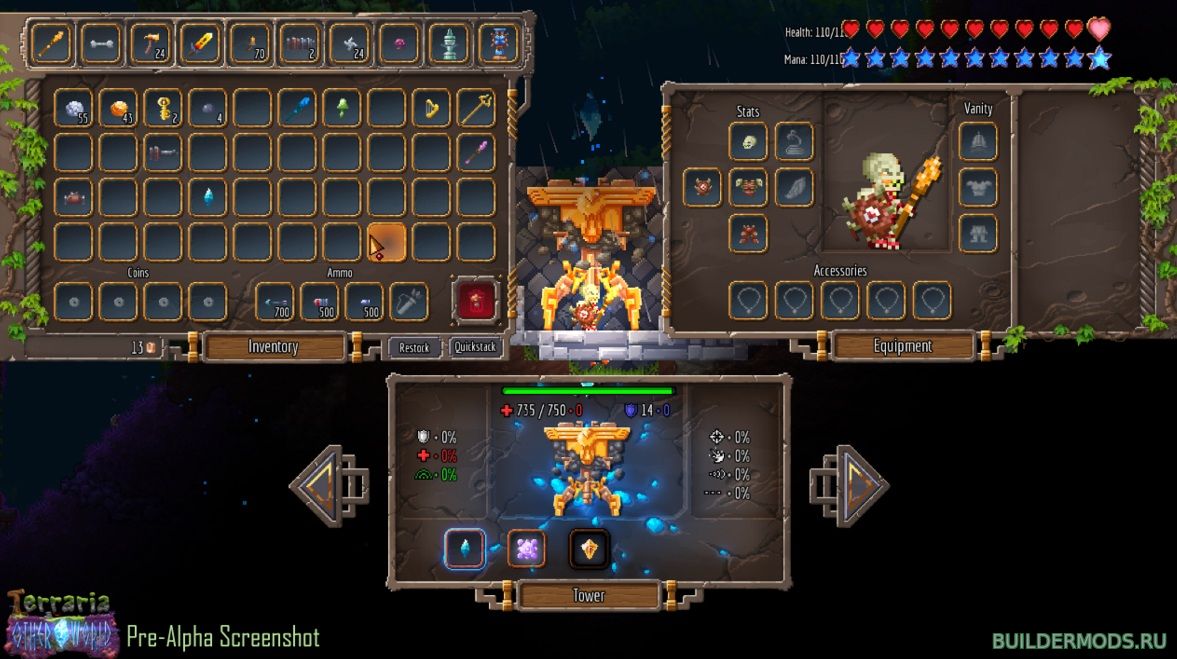Select the golden harp in inventory
Image resolution: width=1177 pixels, height=659 pixels.
coord(431,108)
